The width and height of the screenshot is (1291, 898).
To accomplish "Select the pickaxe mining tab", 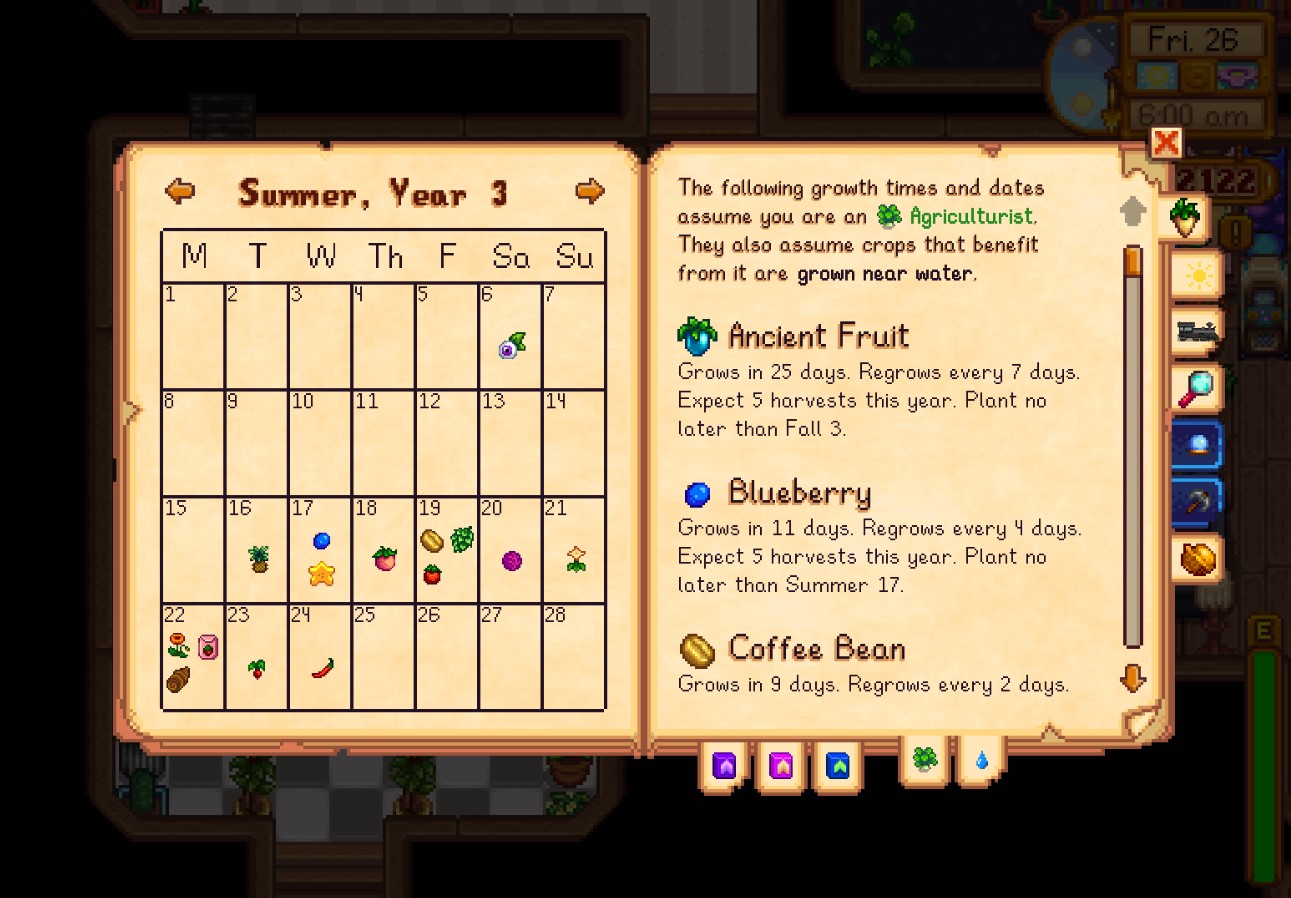I will (1197, 503).
